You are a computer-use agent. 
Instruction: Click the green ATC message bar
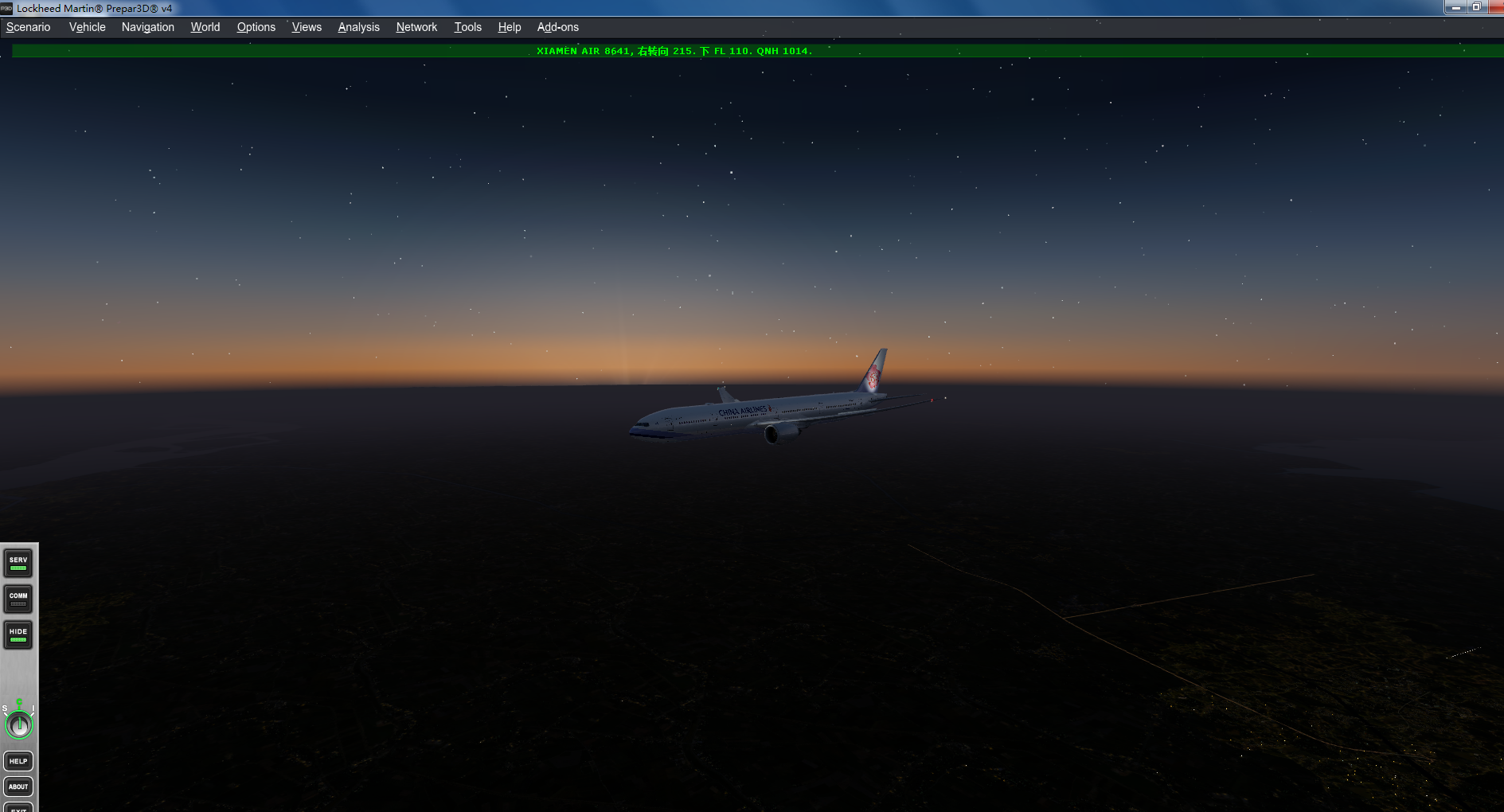[x=752, y=50]
